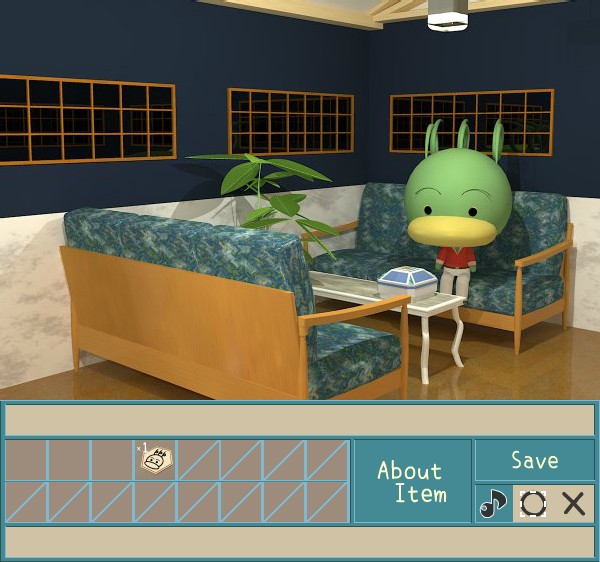Select the face token inventory item
600x562 pixels.
click(x=155, y=459)
